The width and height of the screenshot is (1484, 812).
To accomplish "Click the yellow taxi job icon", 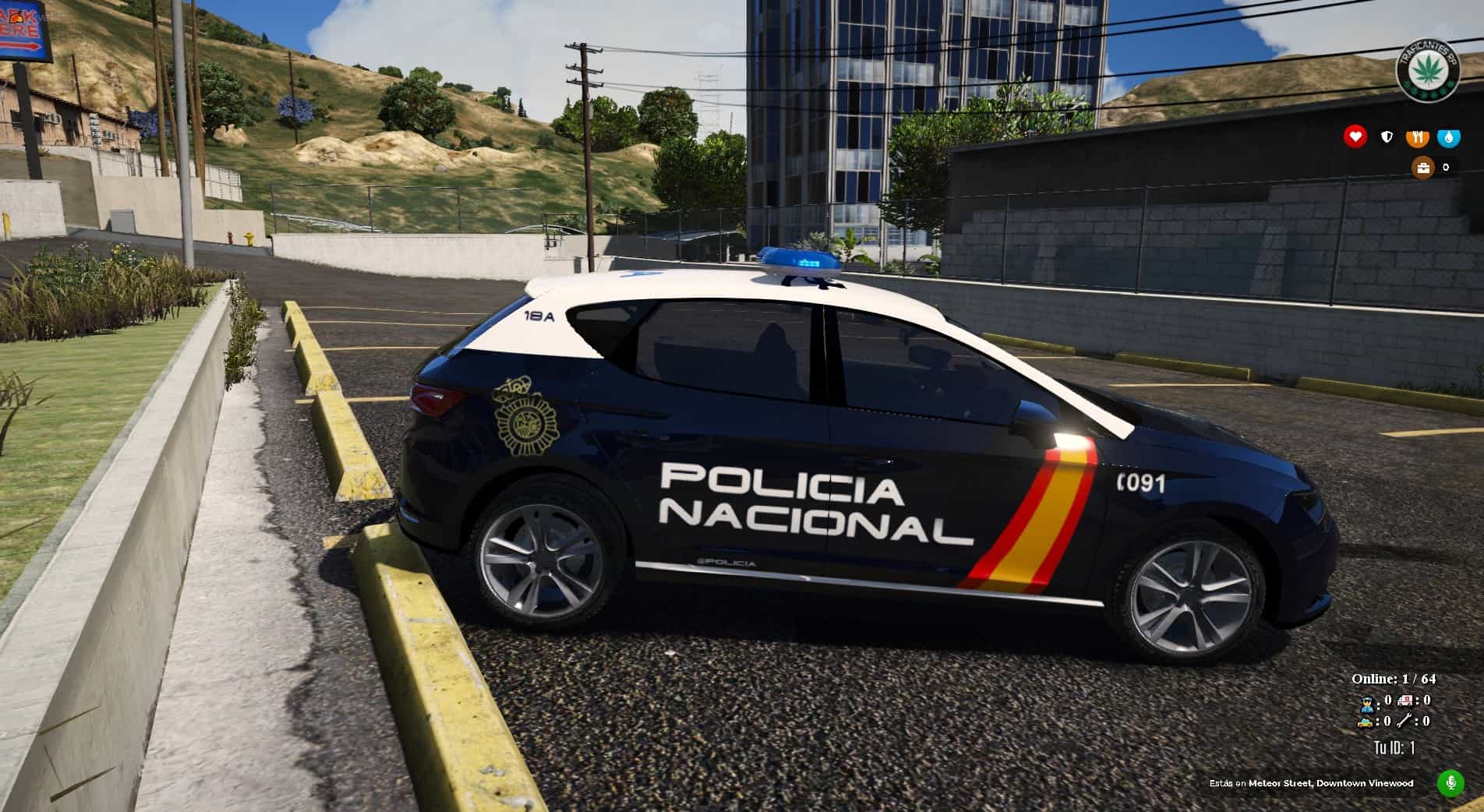I will pyautogui.click(x=1365, y=721).
